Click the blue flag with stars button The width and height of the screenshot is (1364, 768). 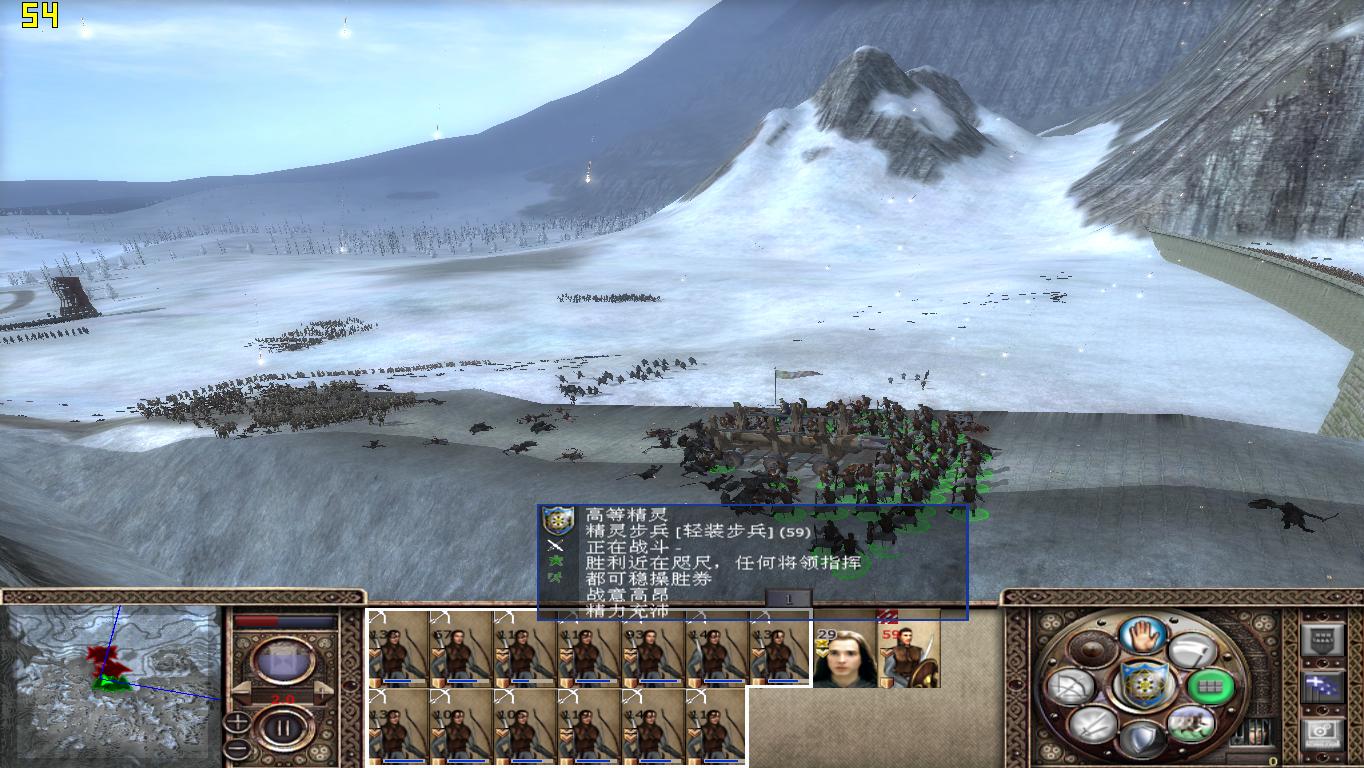[1321, 686]
